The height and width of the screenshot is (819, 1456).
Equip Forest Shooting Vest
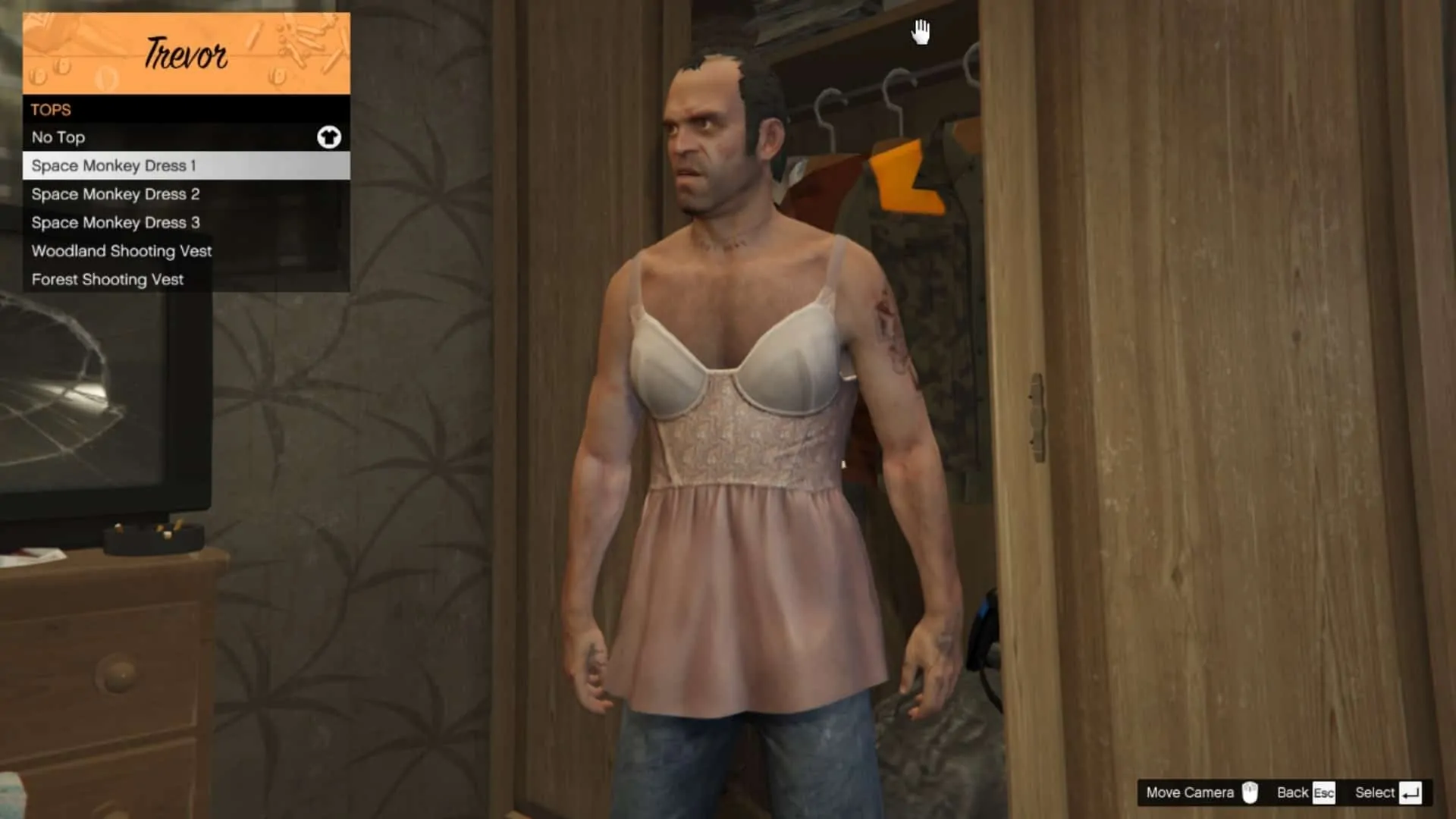107,279
